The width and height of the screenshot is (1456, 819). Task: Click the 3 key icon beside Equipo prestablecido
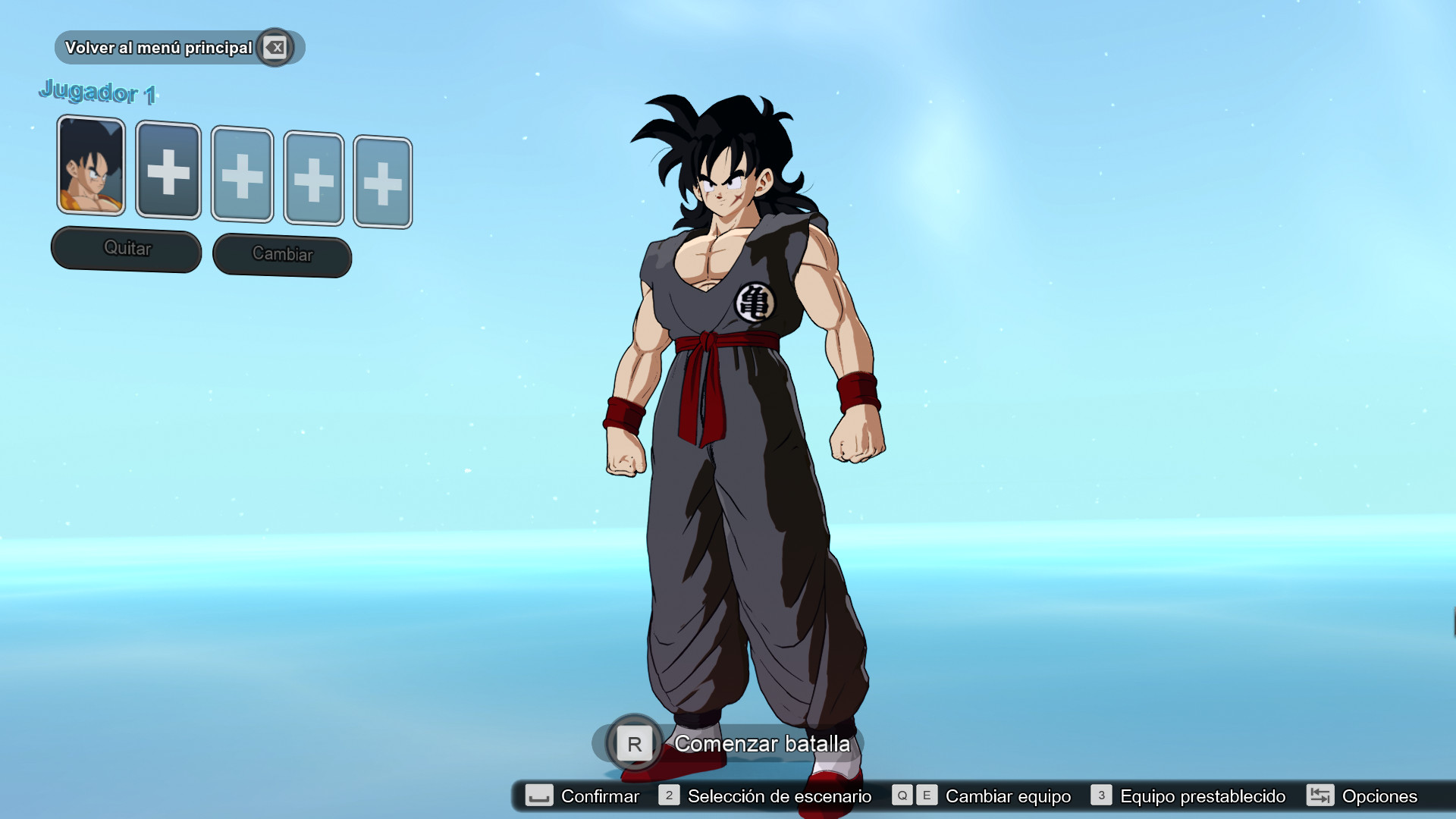(x=1100, y=796)
